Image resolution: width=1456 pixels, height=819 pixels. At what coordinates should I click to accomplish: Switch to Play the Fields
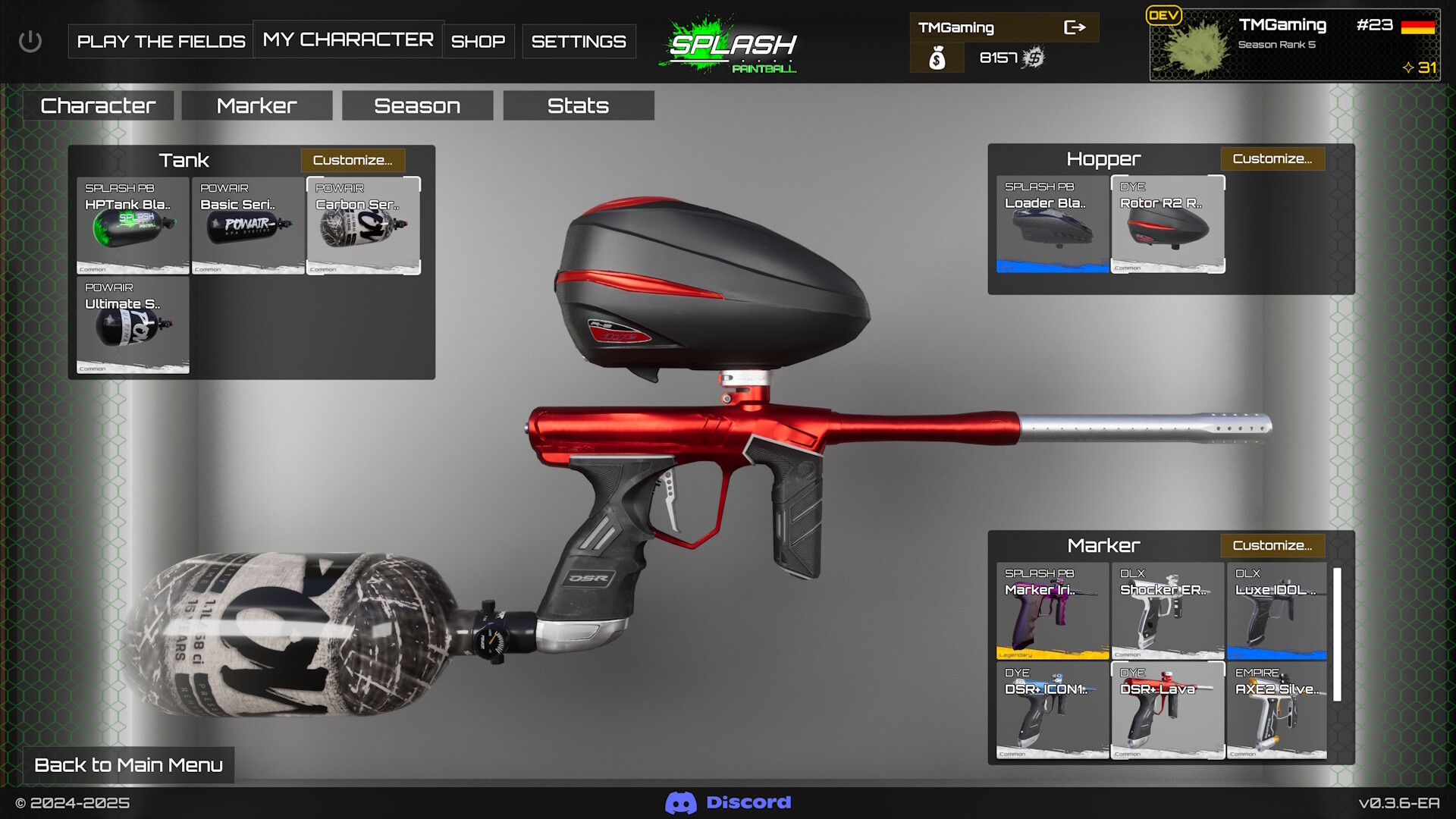(x=160, y=41)
